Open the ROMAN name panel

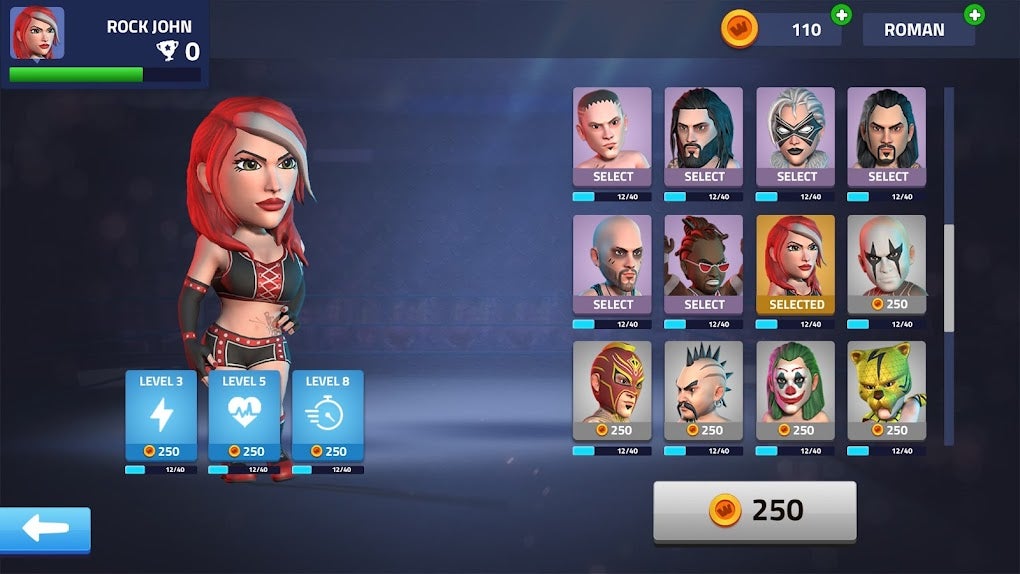click(x=915, y=30)
